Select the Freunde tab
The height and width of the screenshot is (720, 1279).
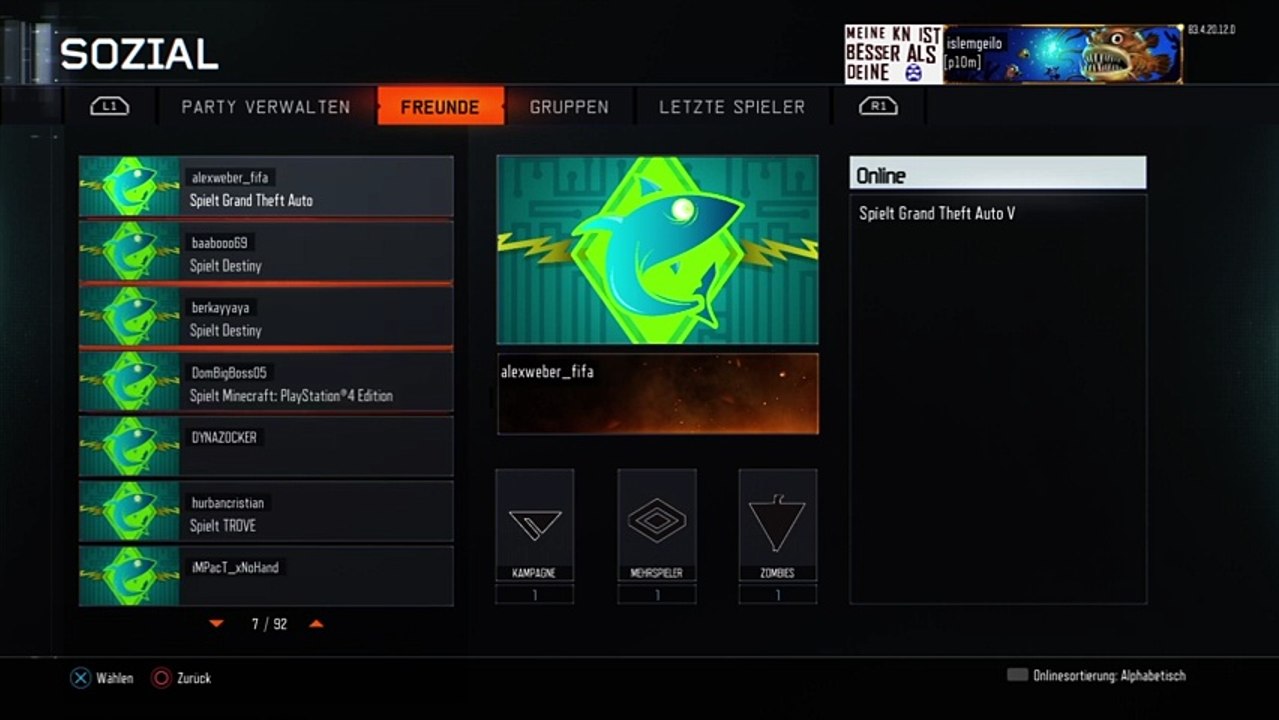440,107
